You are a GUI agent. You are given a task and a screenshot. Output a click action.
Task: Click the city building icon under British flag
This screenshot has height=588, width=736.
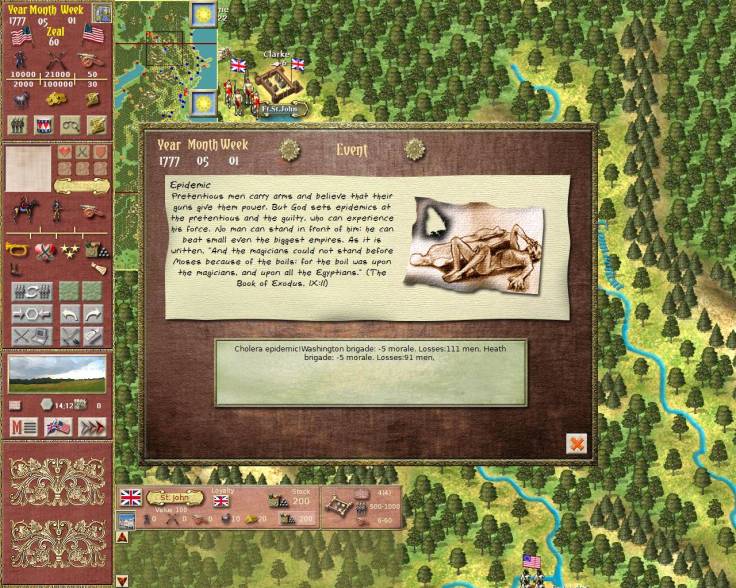tap(128, 519)
